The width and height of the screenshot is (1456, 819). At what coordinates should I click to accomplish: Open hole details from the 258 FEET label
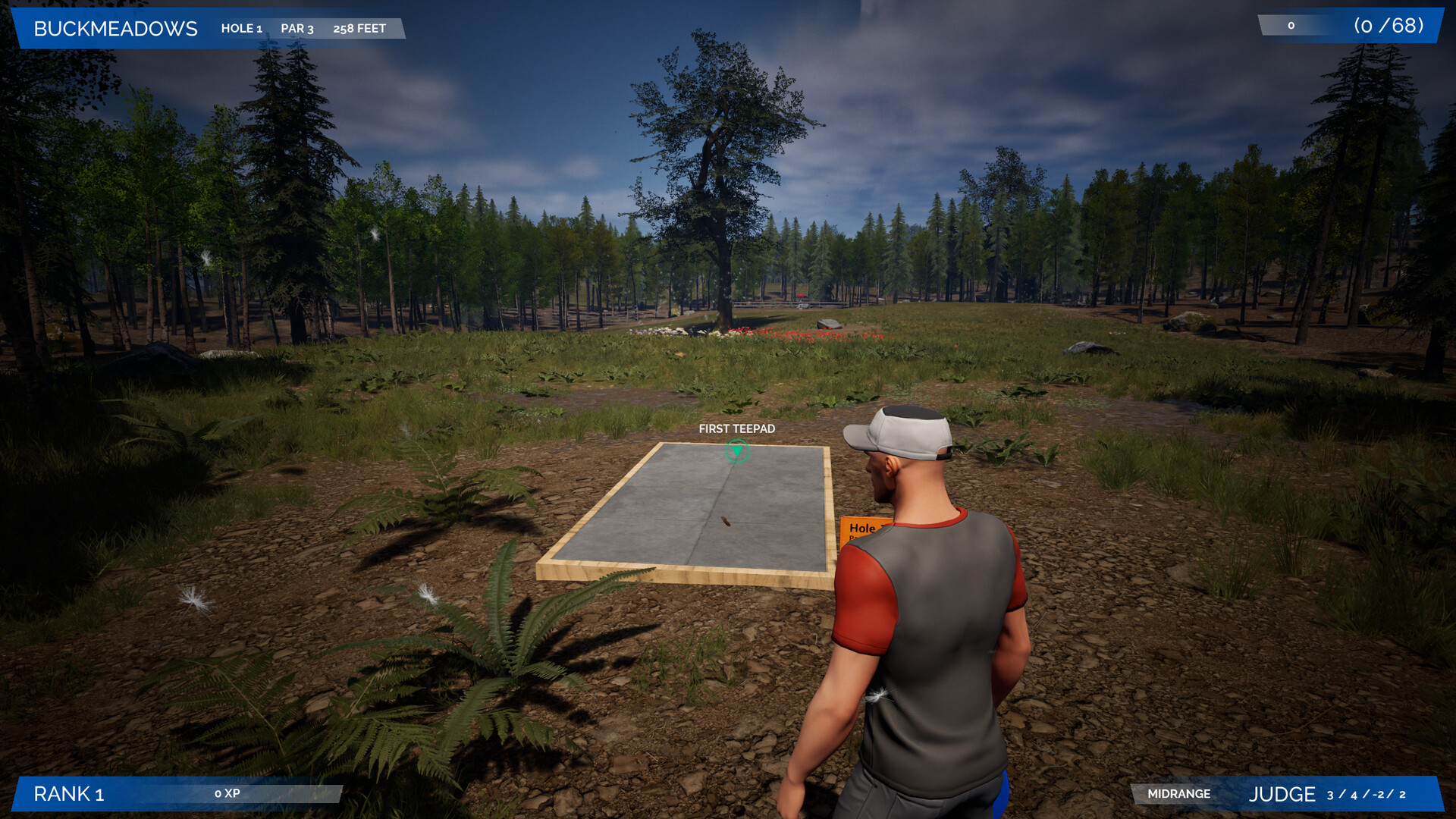click(358, 29)
